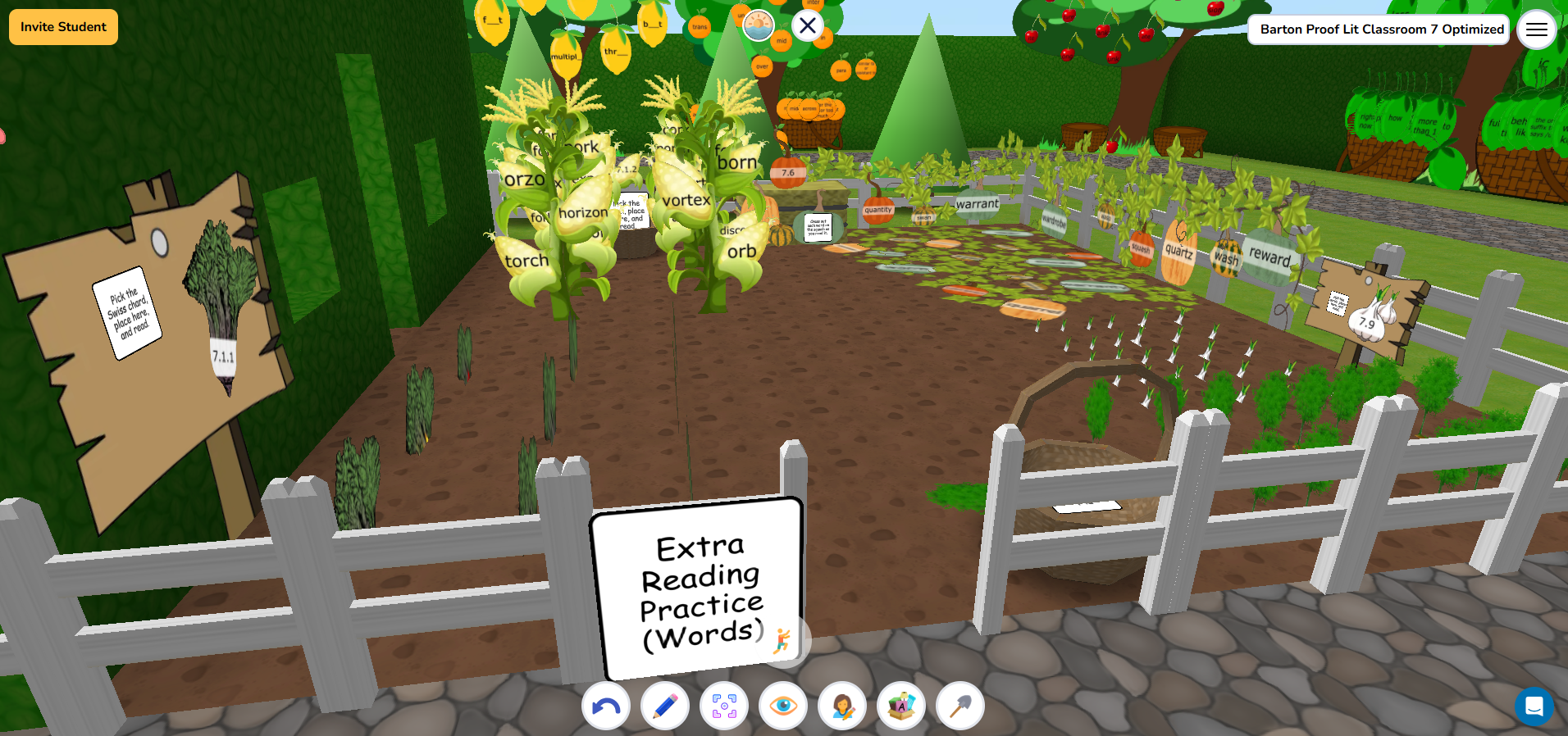Switch to preview mode using the eye icon
The width and height of the screenshot is (1568, 736).
coord(782,706)
